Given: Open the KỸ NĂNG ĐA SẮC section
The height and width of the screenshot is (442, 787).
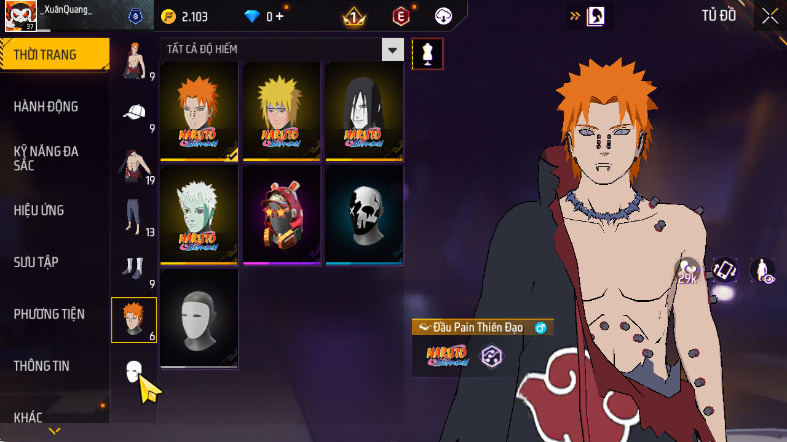Looking at the screenshot, I should [46, 158].
